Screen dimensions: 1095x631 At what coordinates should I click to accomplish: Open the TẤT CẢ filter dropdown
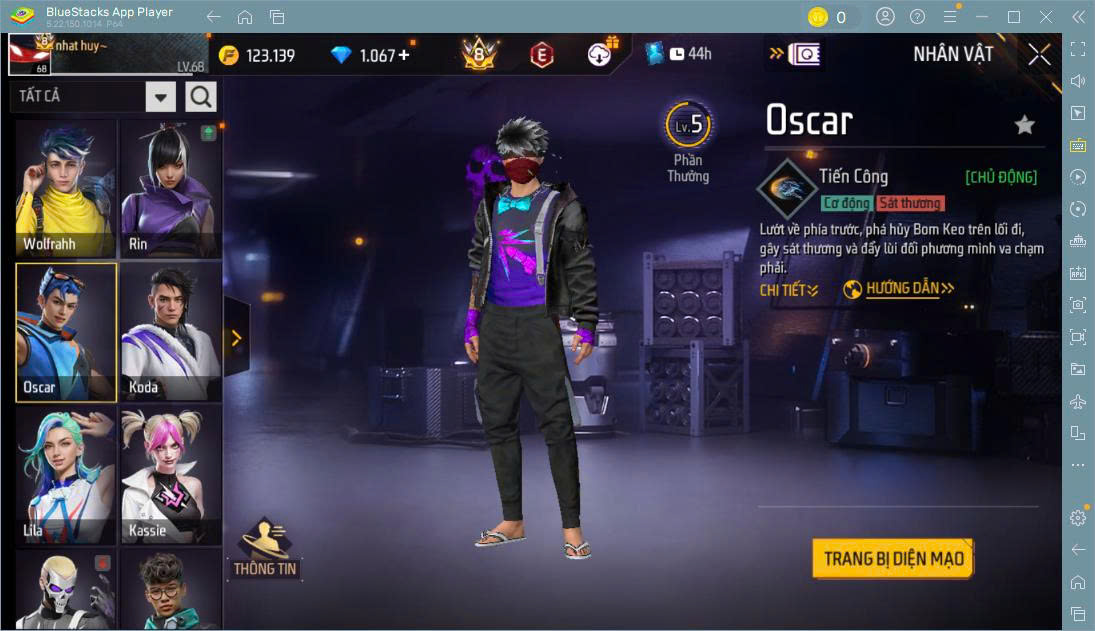click(161, 96)
